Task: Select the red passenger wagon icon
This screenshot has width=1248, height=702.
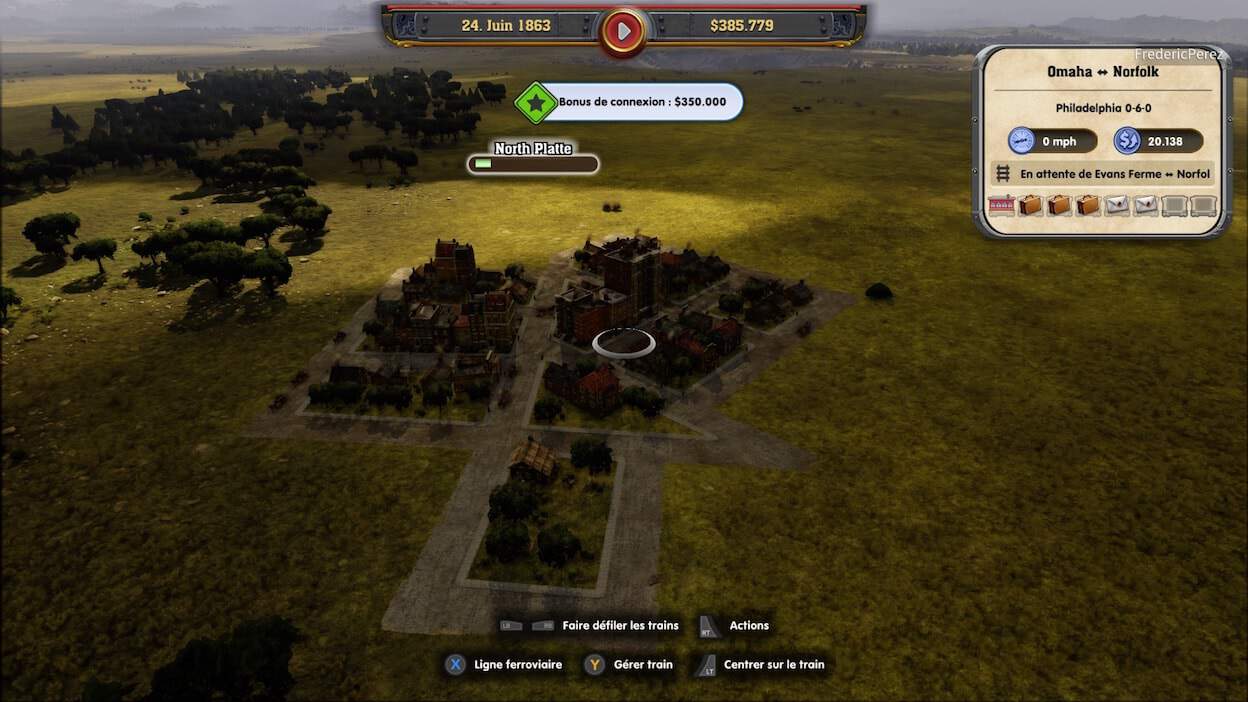Action: (1001, 205)
